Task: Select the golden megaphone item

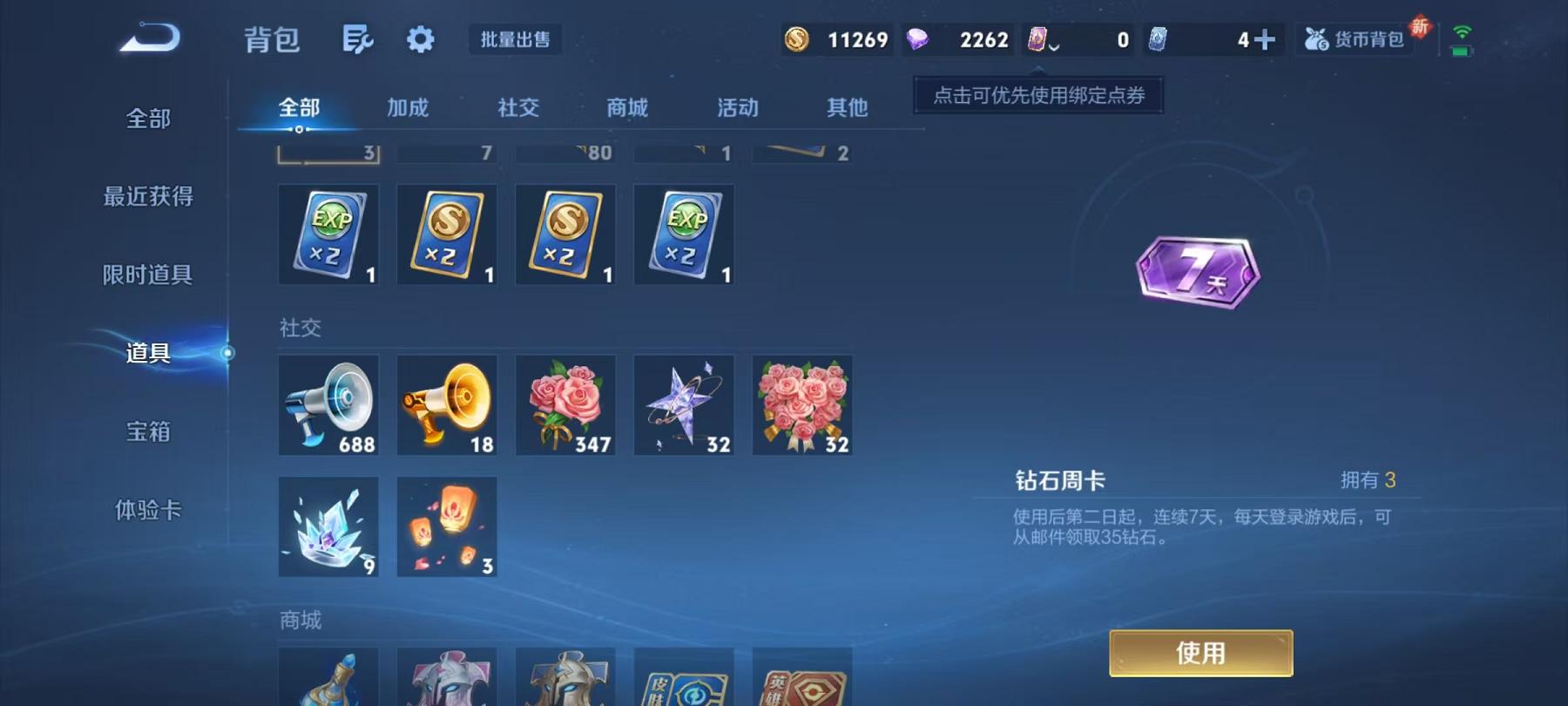Action: point(446,404)
